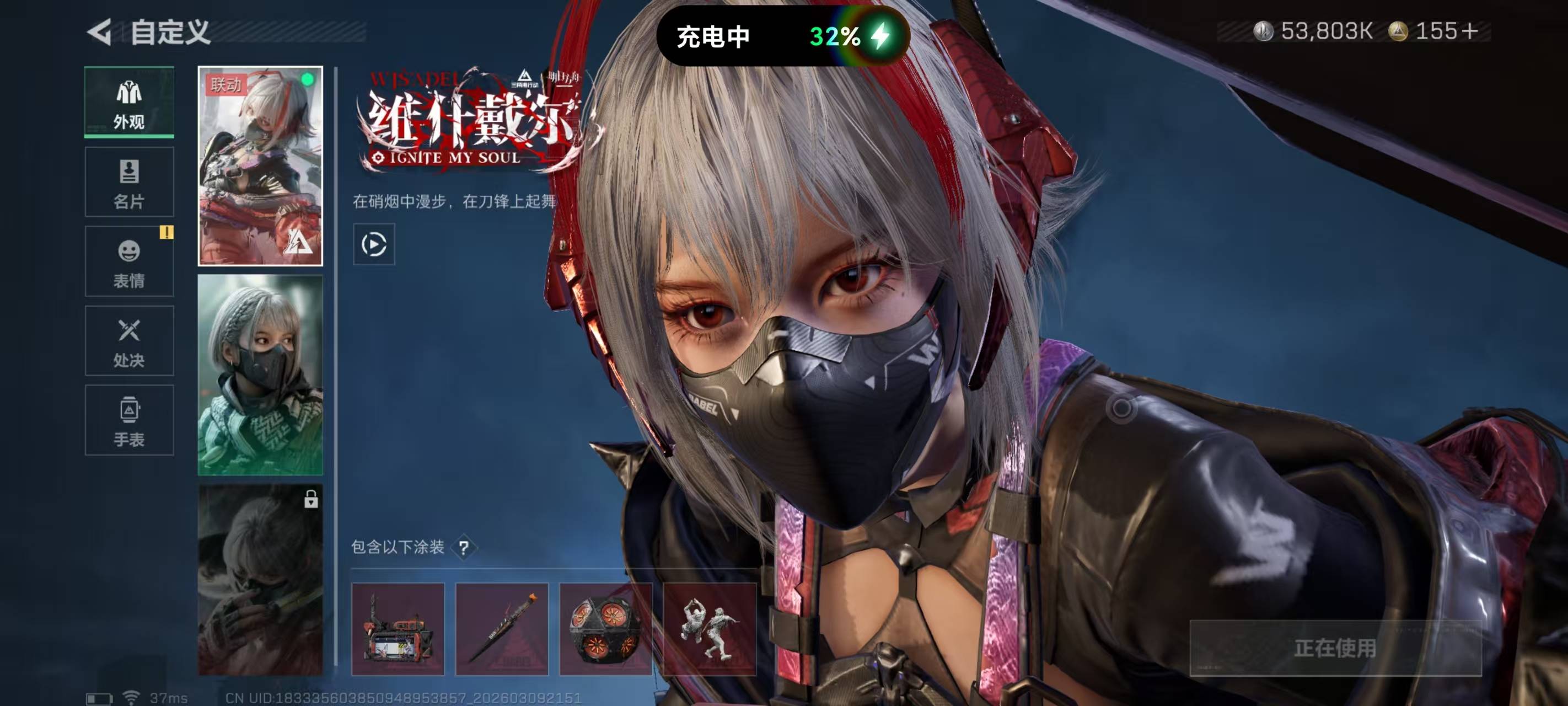Play the skin preview video

(374, 244)
